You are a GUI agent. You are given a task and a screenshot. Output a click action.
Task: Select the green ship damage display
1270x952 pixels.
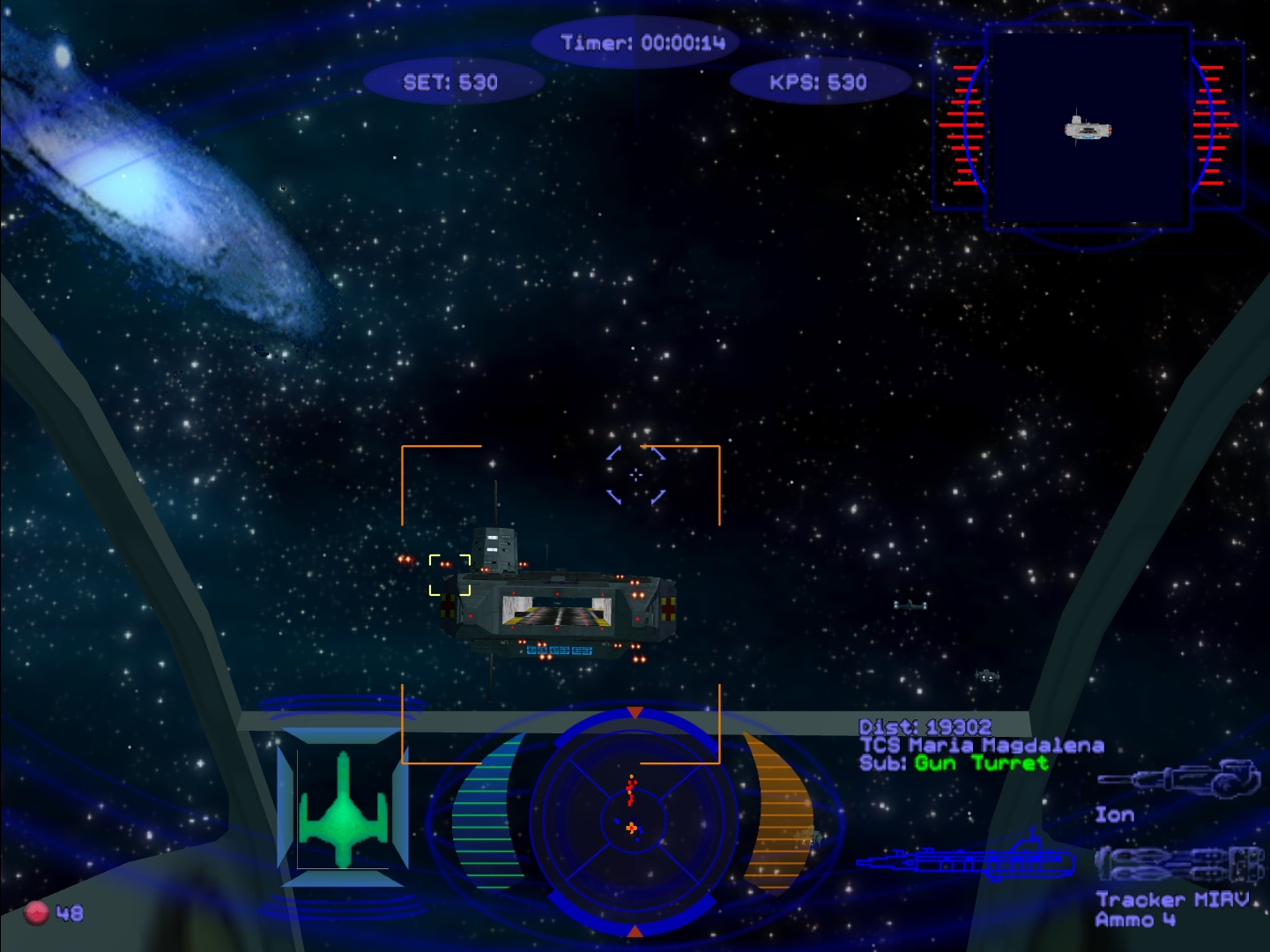pyautogui.click(x=343, y=809)
